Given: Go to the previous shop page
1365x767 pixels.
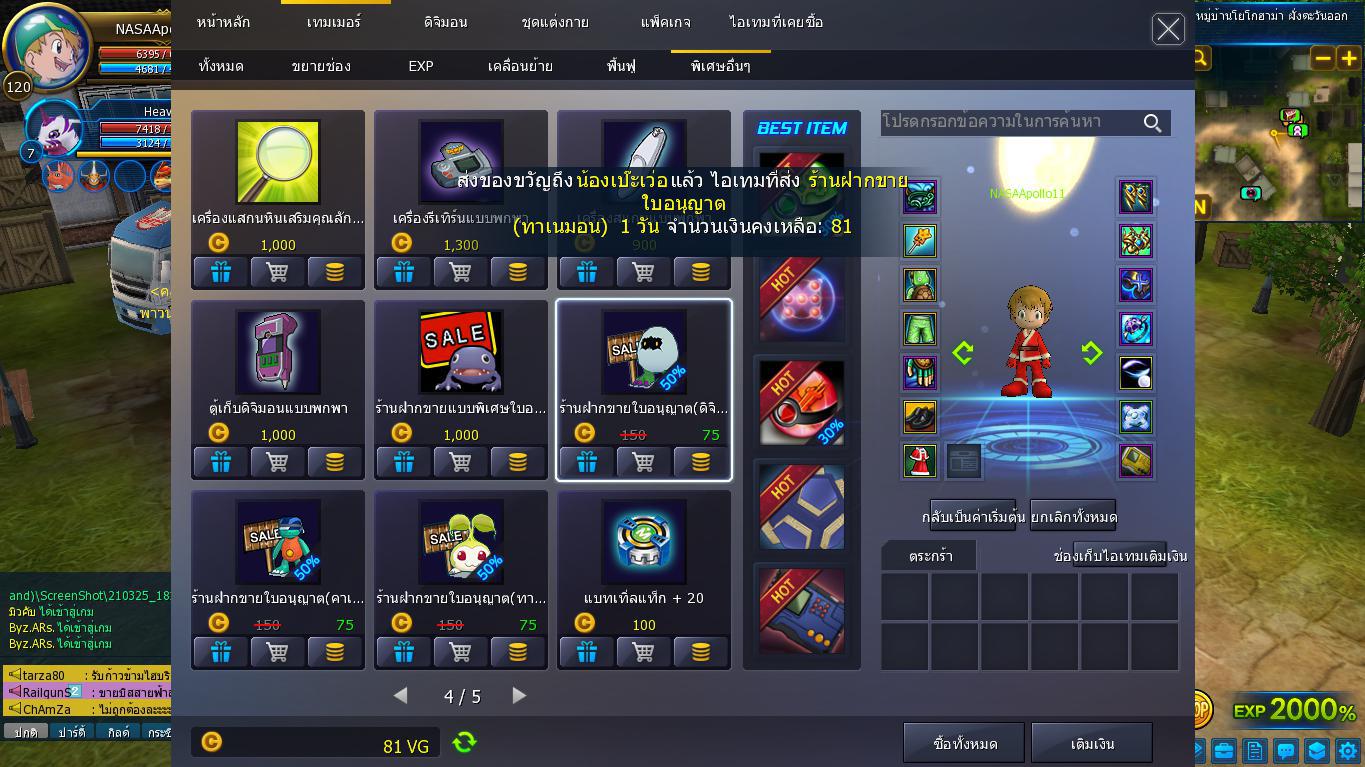Looking at the screenshot, I should pos(401,695).
